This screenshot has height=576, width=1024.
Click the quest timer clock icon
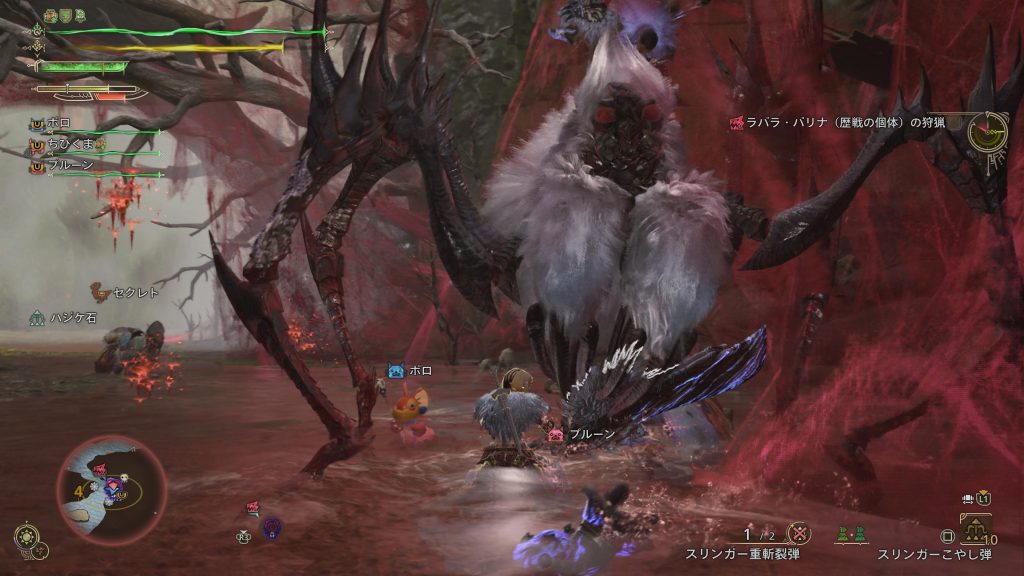986,131
